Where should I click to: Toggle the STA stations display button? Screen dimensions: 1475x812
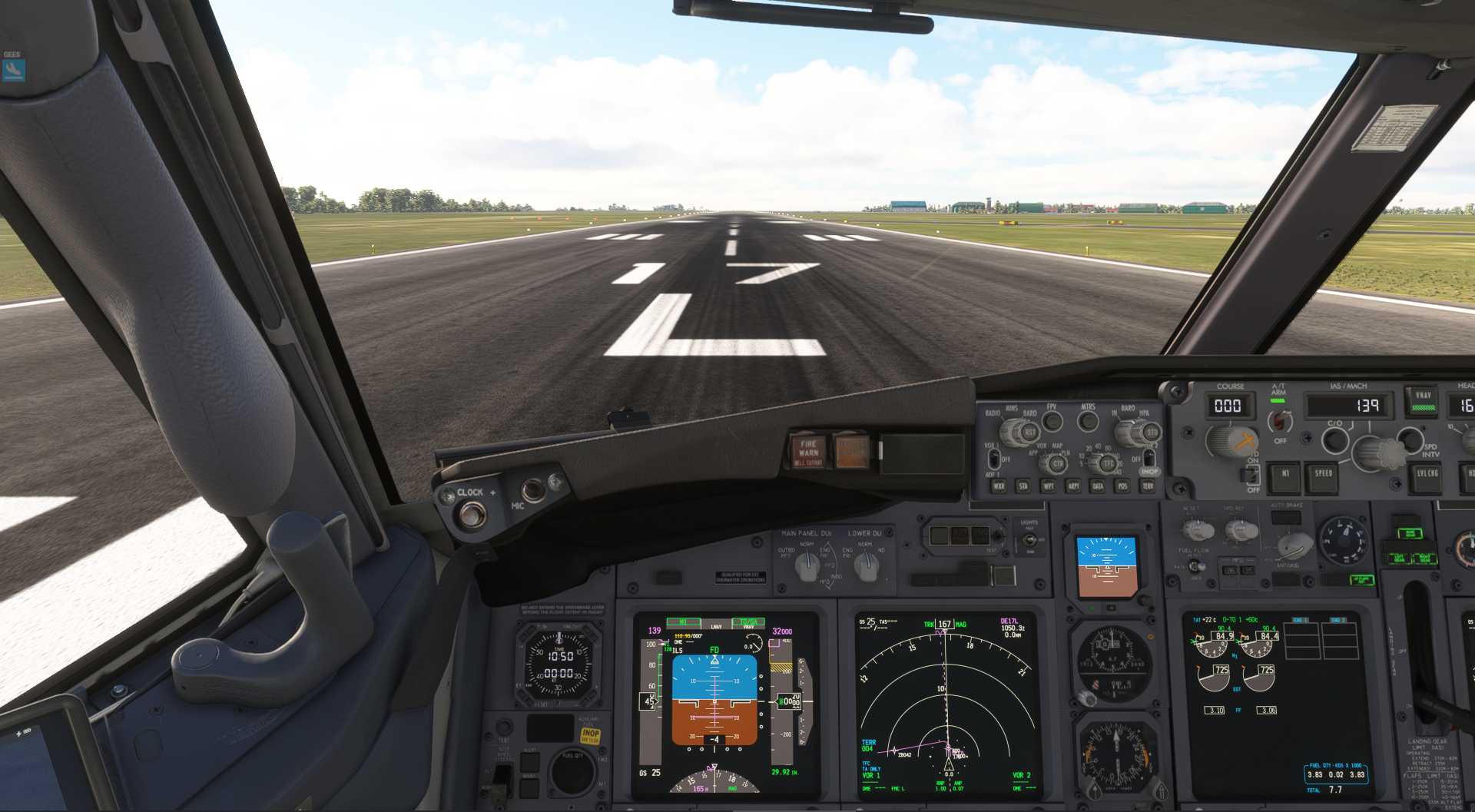1023,486
